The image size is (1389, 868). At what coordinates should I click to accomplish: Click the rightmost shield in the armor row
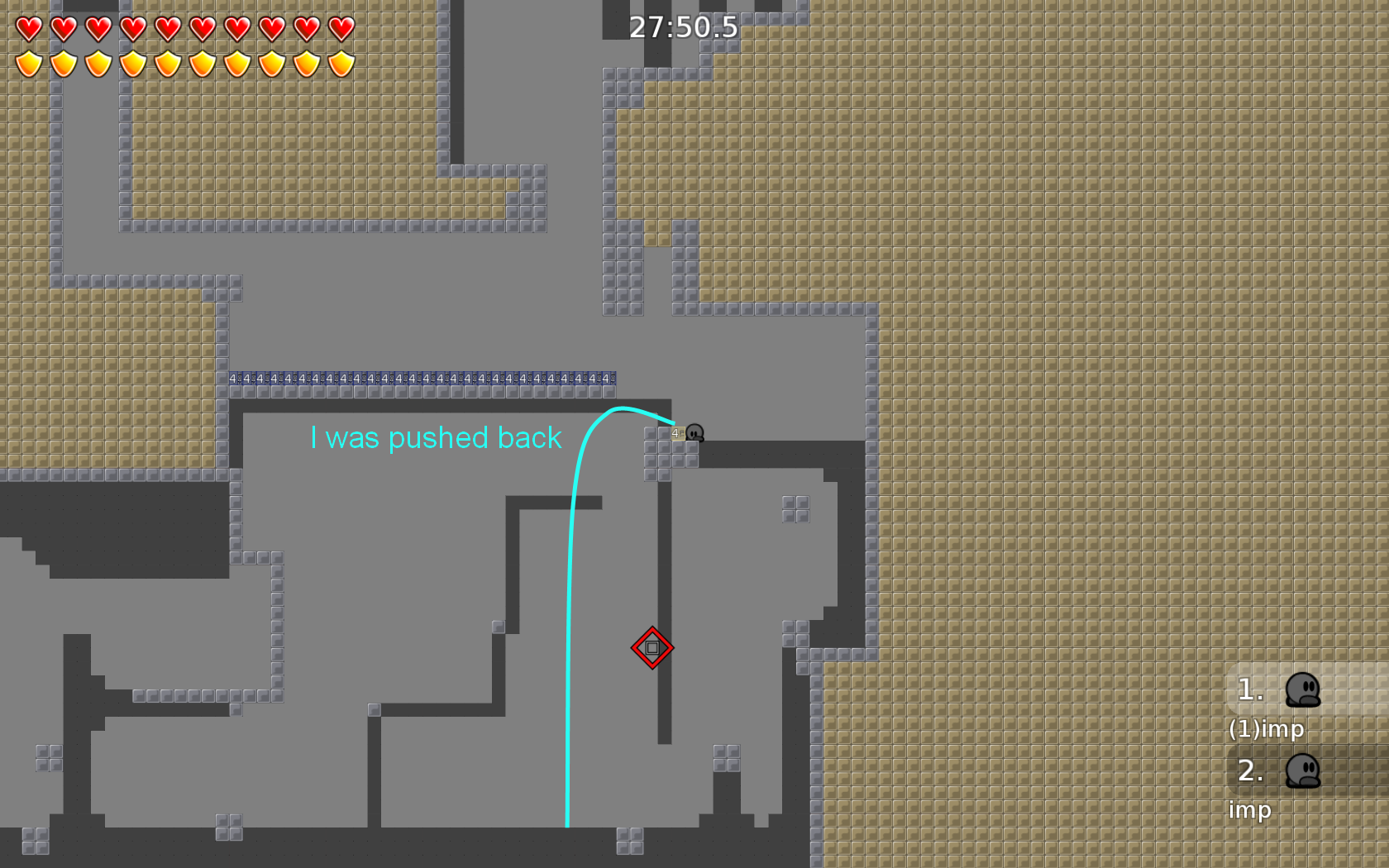coord(340,63)
